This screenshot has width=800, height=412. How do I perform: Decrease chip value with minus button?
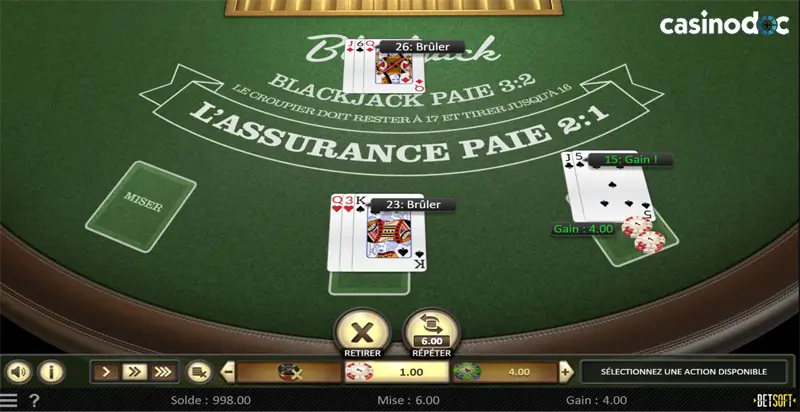click(229, 372)
